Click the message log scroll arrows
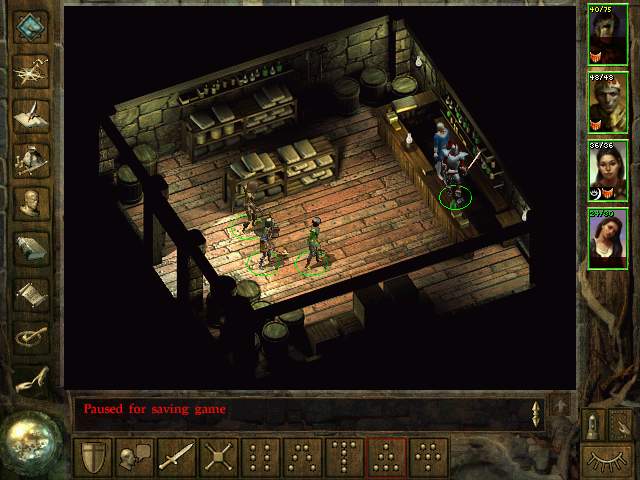This screenshot has width=640, height=480. (537, 411)
